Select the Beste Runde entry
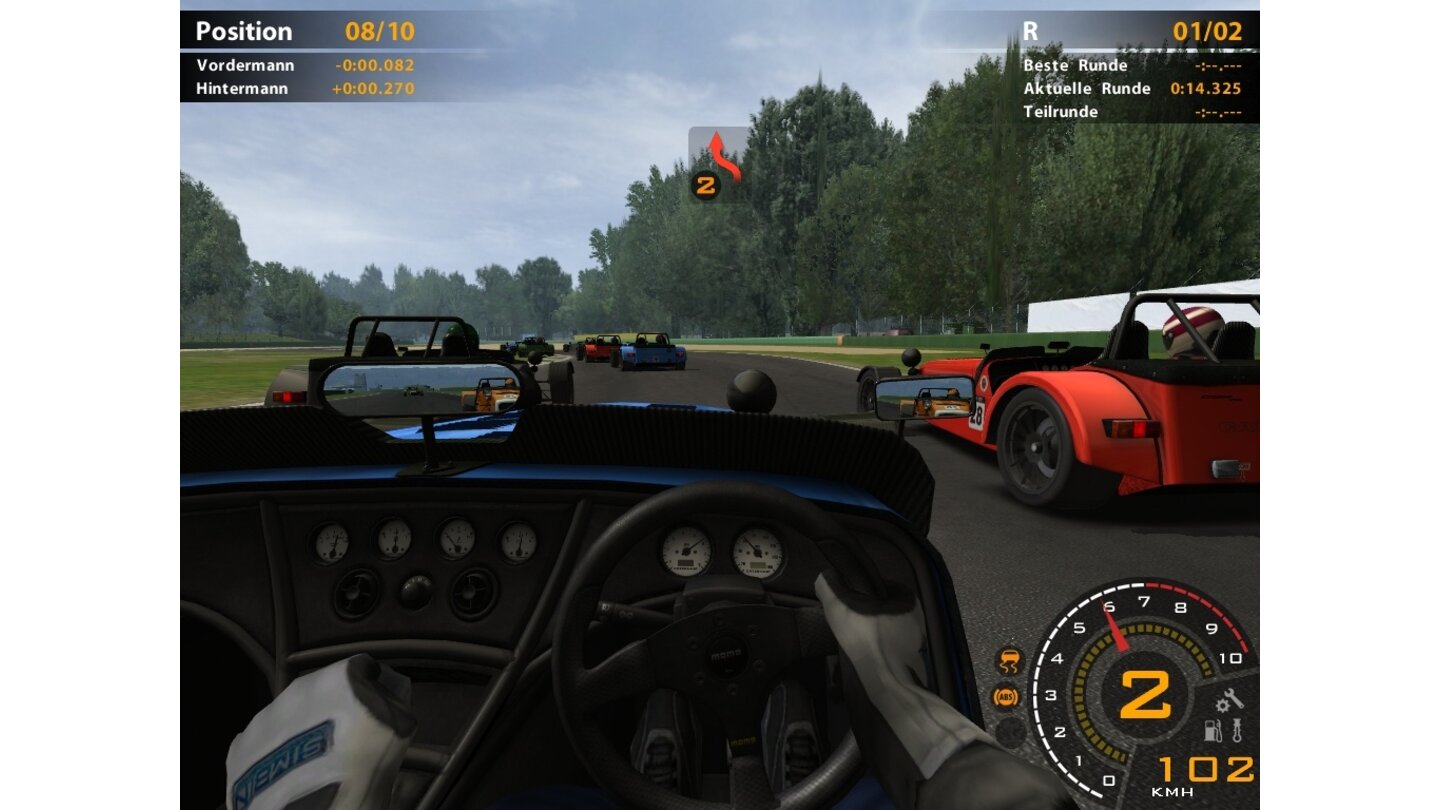 pos(1074,65)
